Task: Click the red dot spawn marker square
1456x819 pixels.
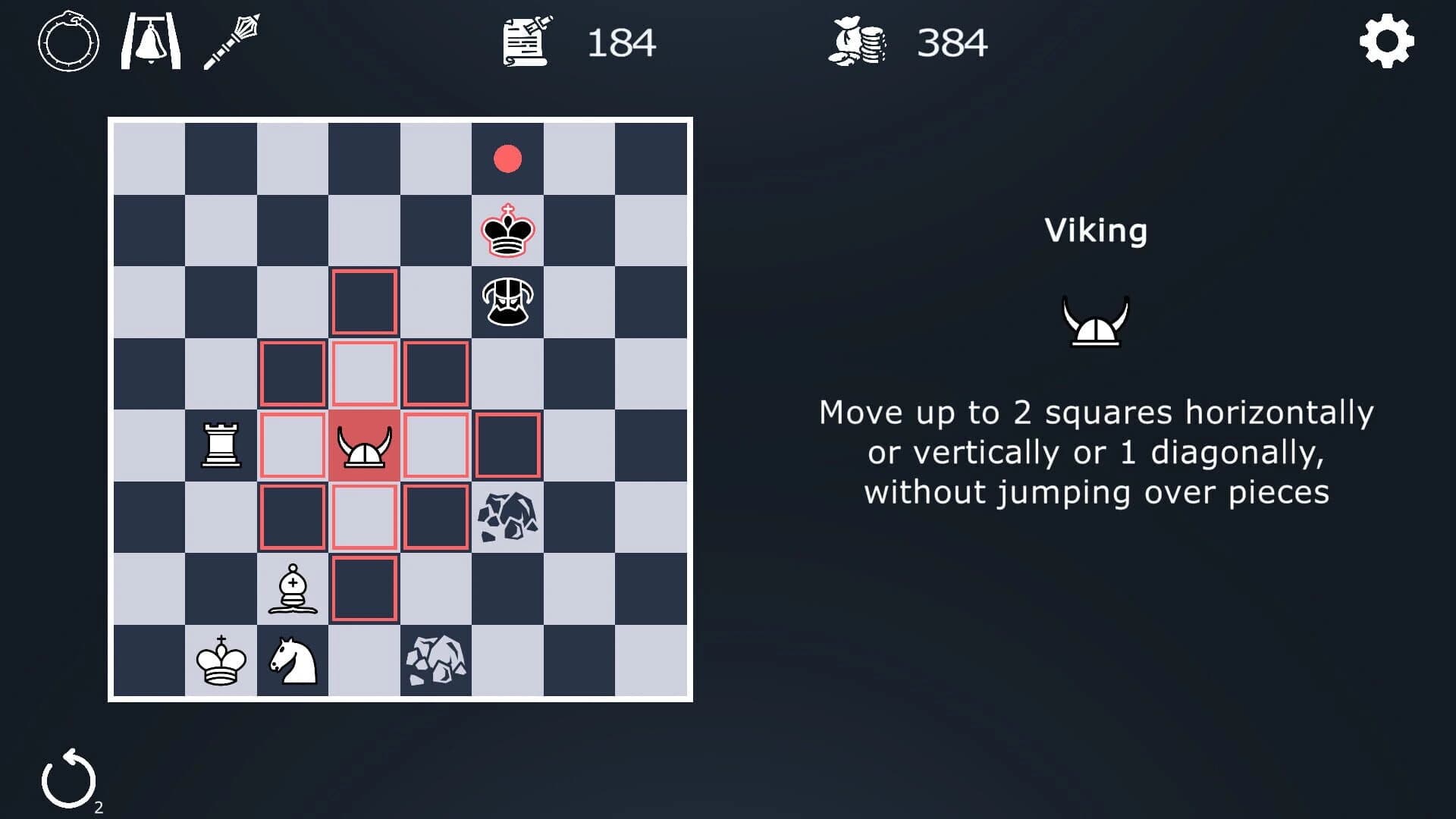Action: click(508, 158)
